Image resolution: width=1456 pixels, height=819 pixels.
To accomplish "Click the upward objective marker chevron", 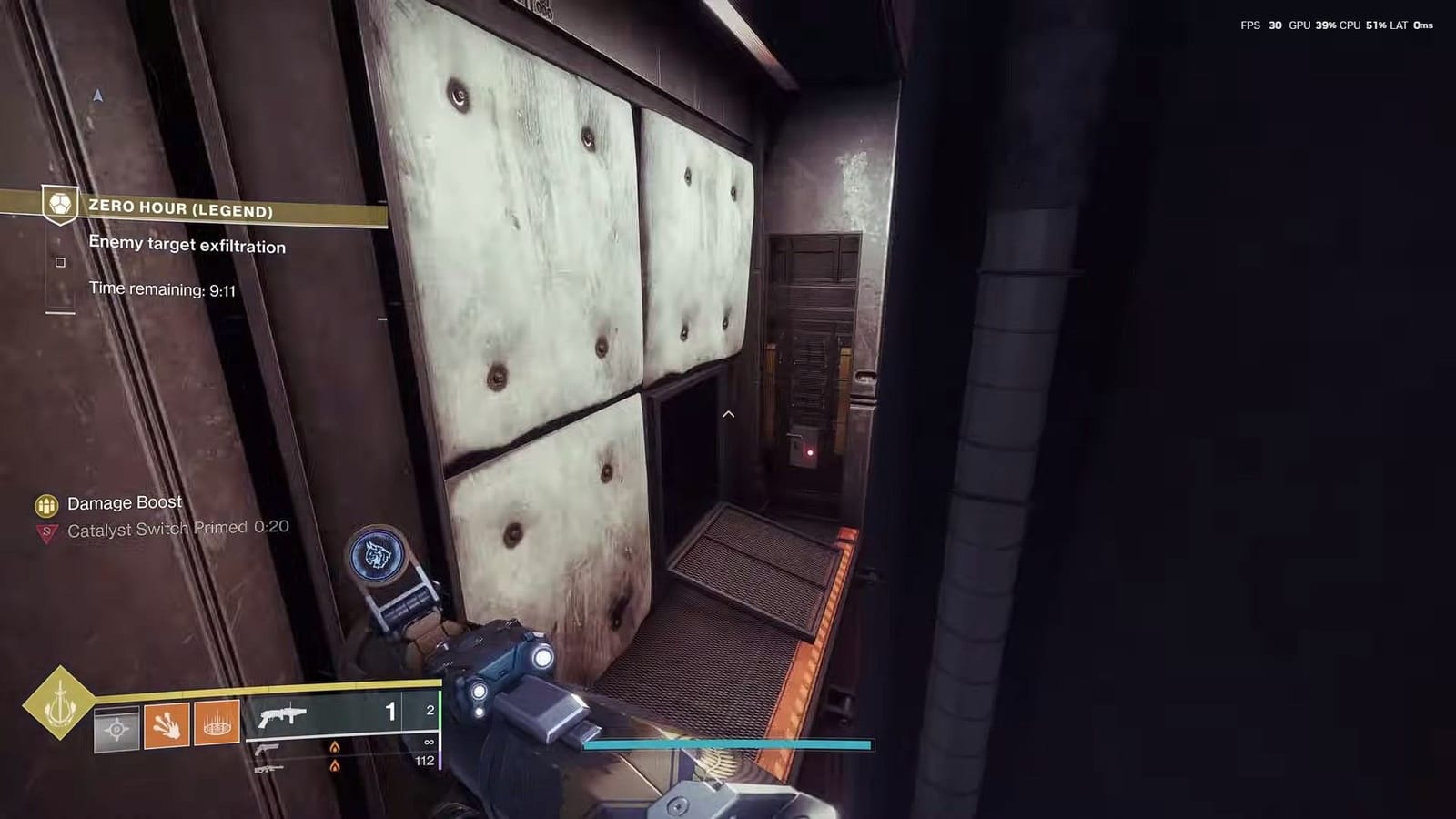I will (727, 414).
